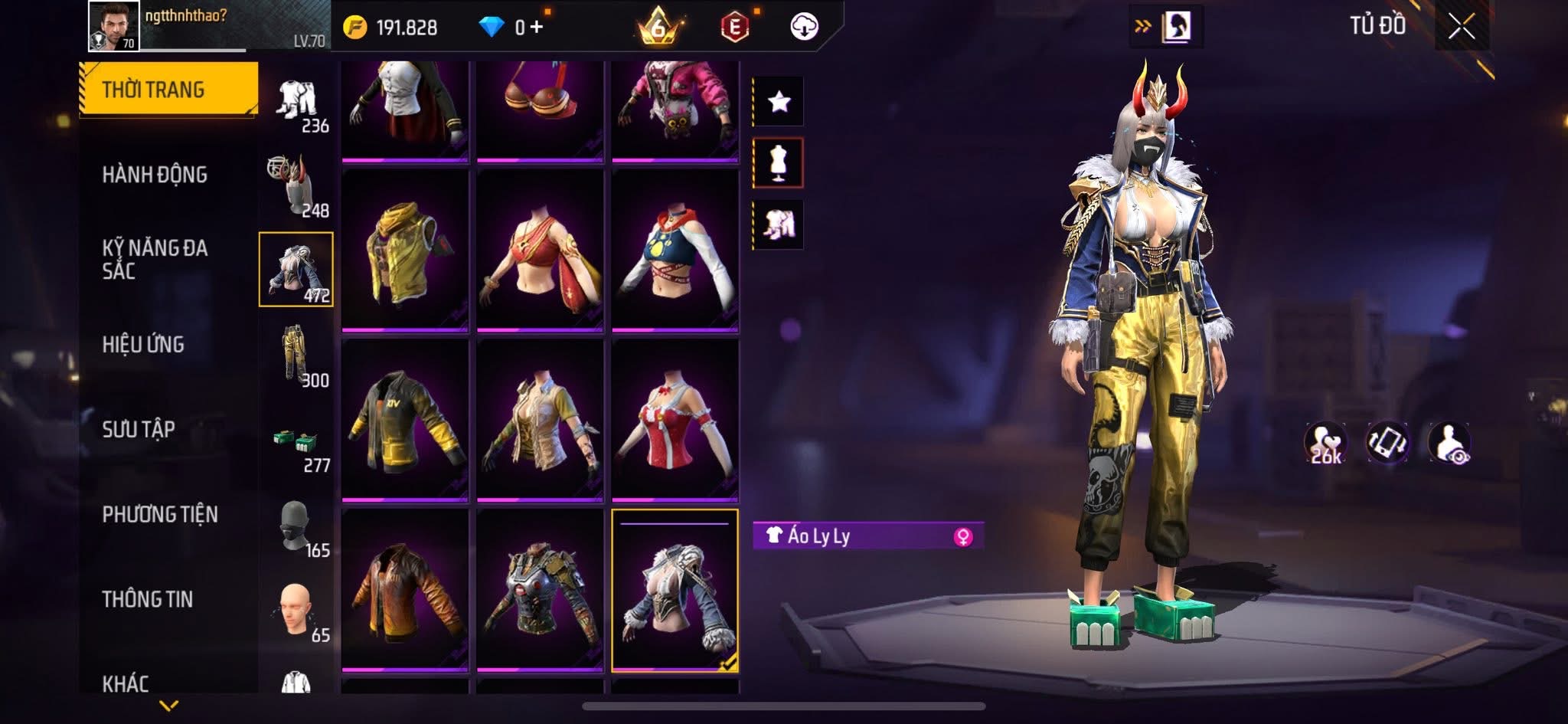The image size is (1568, 724).
Task: Add diamonds with the plus button
Action: 536,28
